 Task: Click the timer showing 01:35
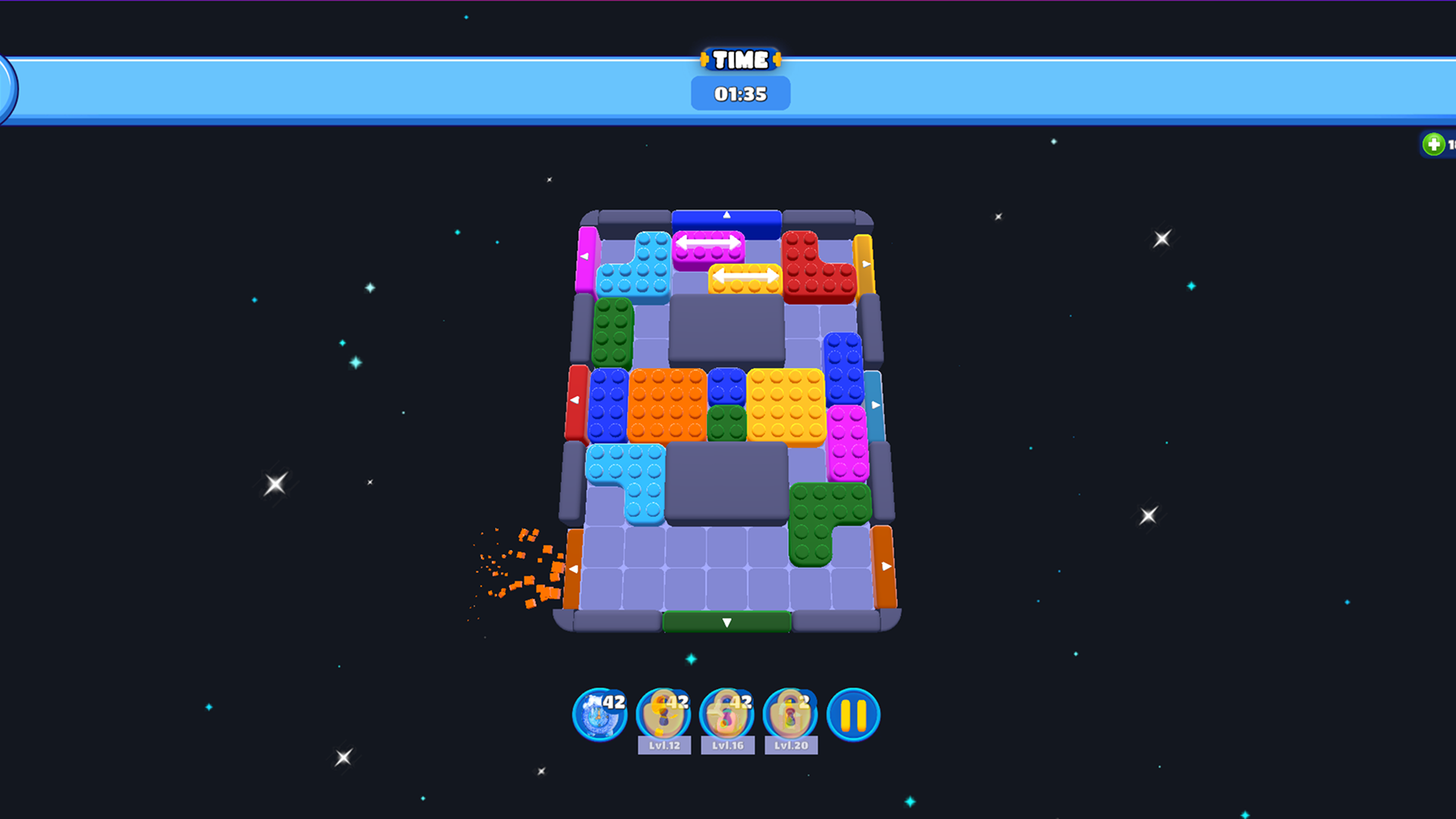point(740,93)
